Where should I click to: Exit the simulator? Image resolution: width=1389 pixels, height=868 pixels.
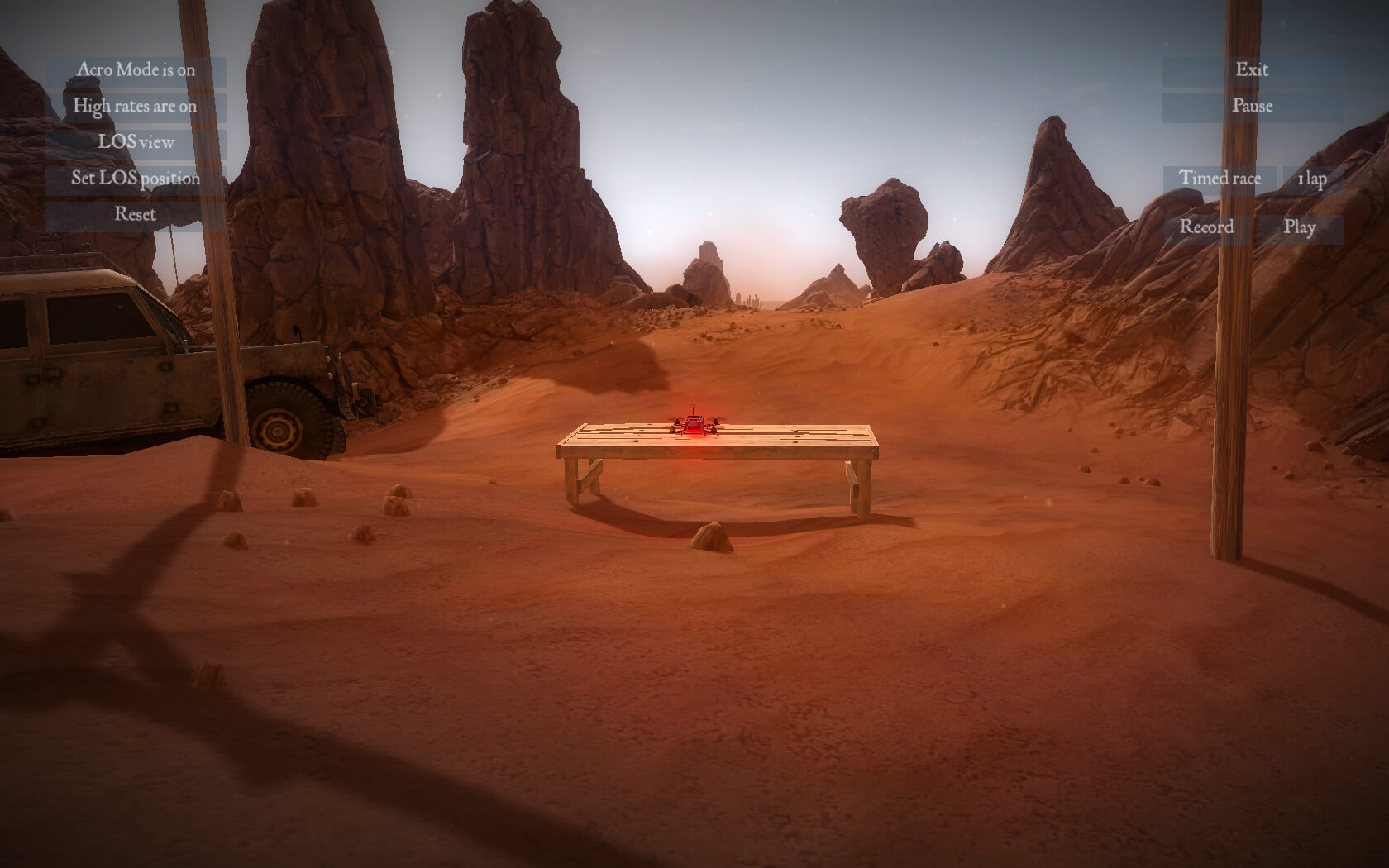(1252, 70)
